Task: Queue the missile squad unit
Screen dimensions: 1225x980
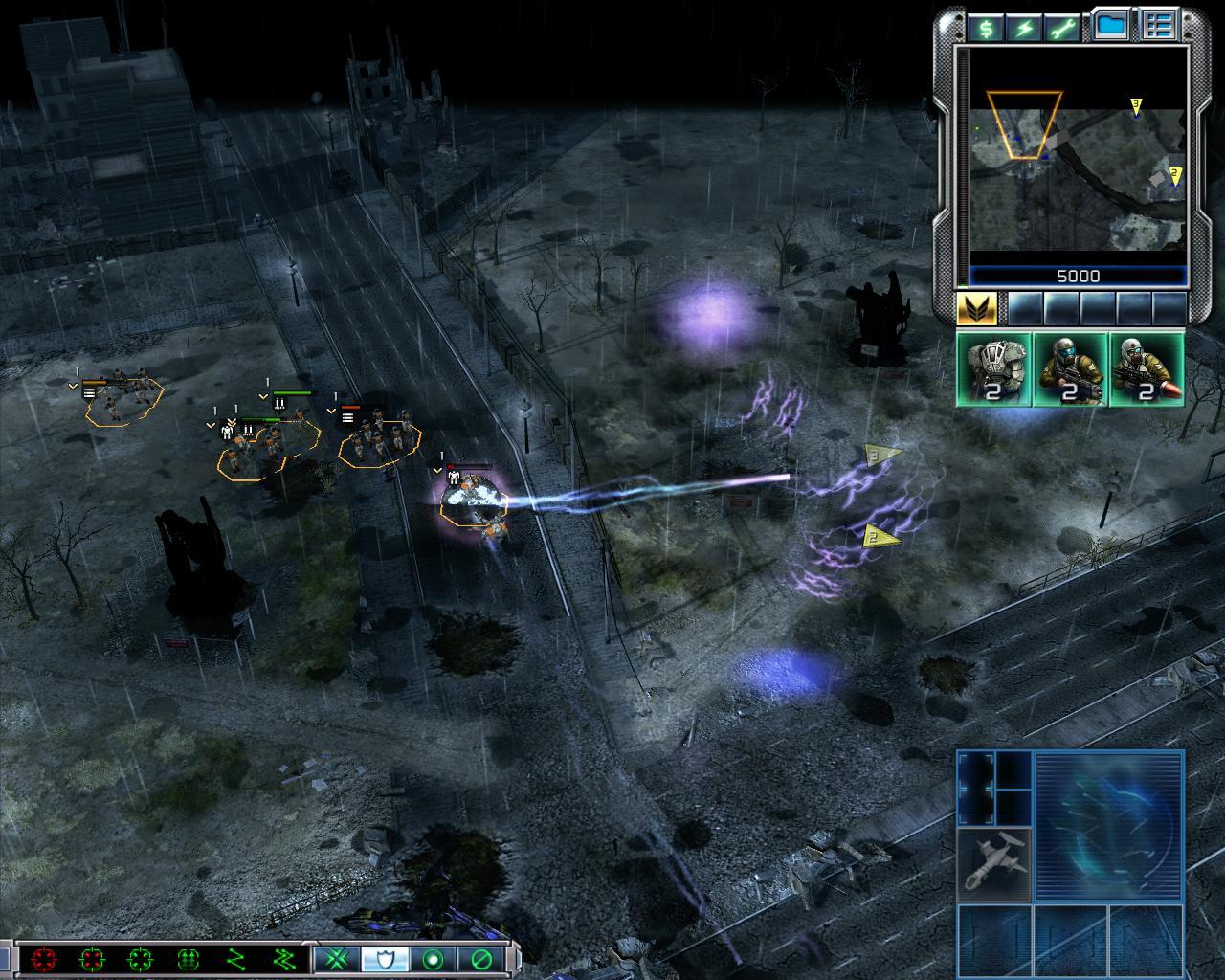Action: click(x=1147, y=369)
